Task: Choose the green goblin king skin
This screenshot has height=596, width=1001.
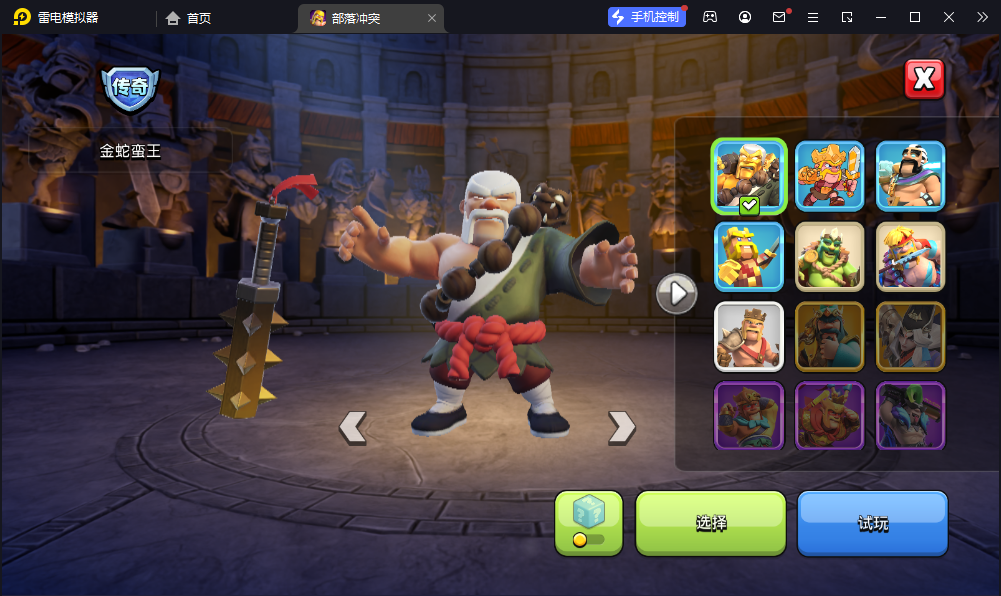Action: click(x=830, y=256)
